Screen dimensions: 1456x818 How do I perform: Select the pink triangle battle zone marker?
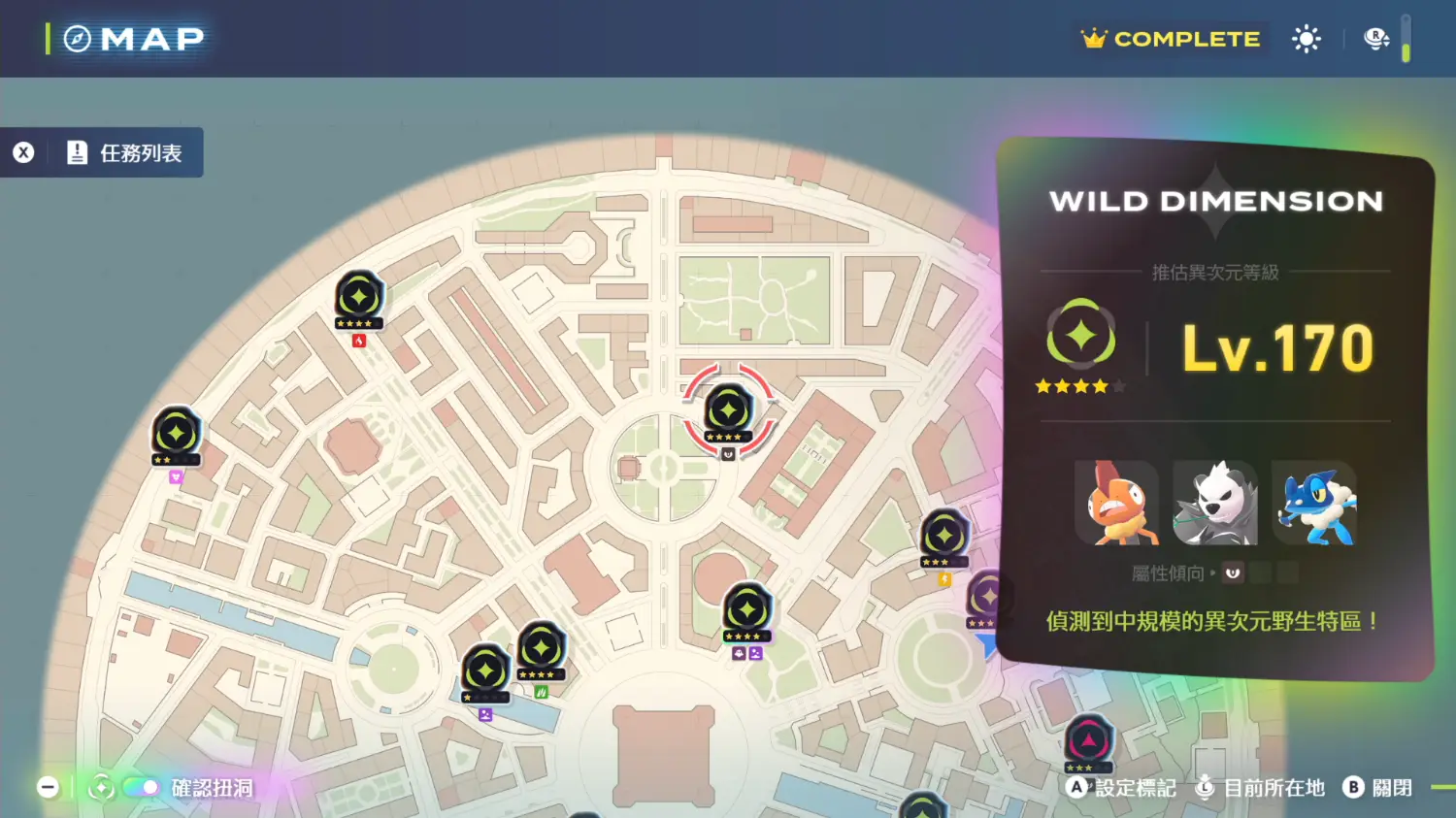tap(1088, 742)
